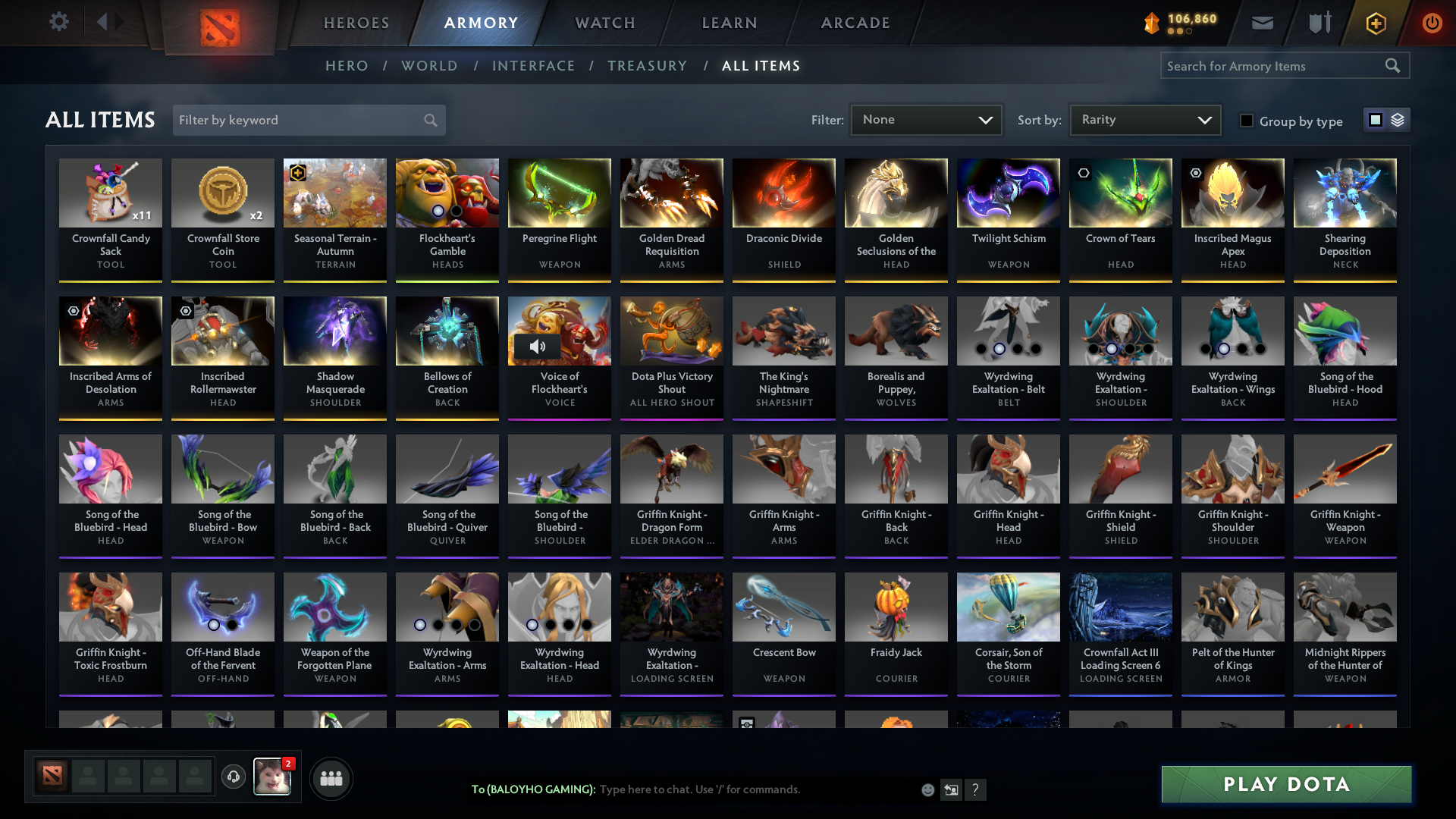This screenshot has height=819, width=1456.
Task: Open the Filter dropdown set to None
Action: point(925,119)
